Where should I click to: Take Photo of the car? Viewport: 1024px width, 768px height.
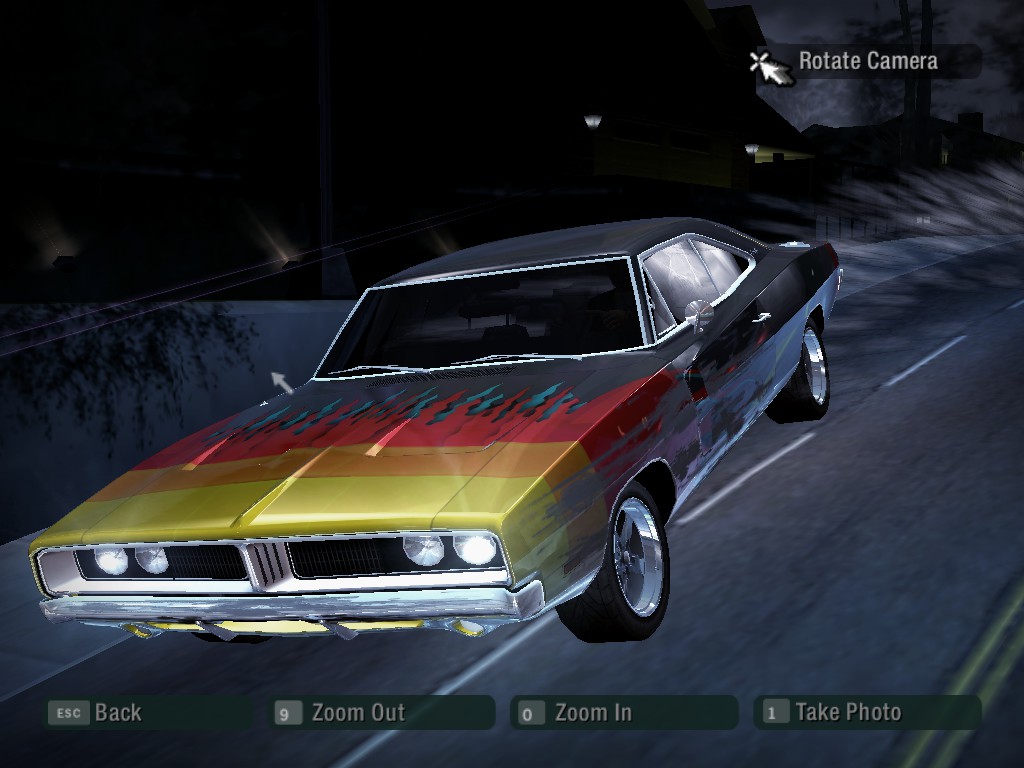point(847,713)
